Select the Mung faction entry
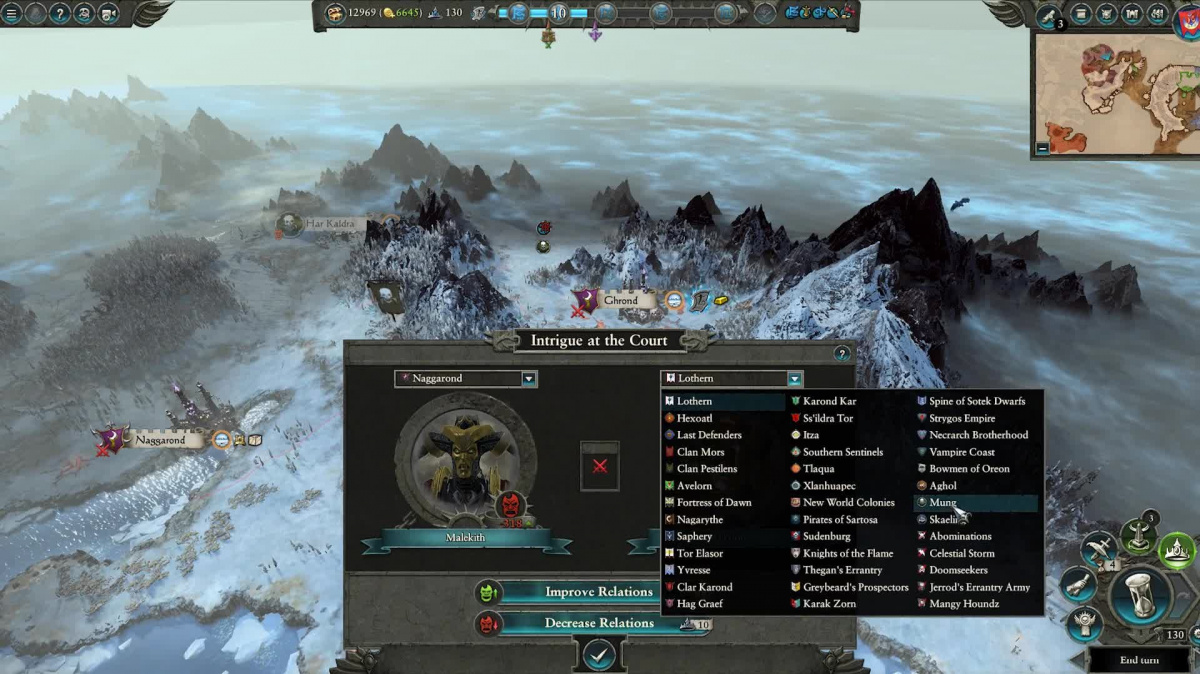The height and width of the screenshot is (674, 1200). tap(943, 502)
